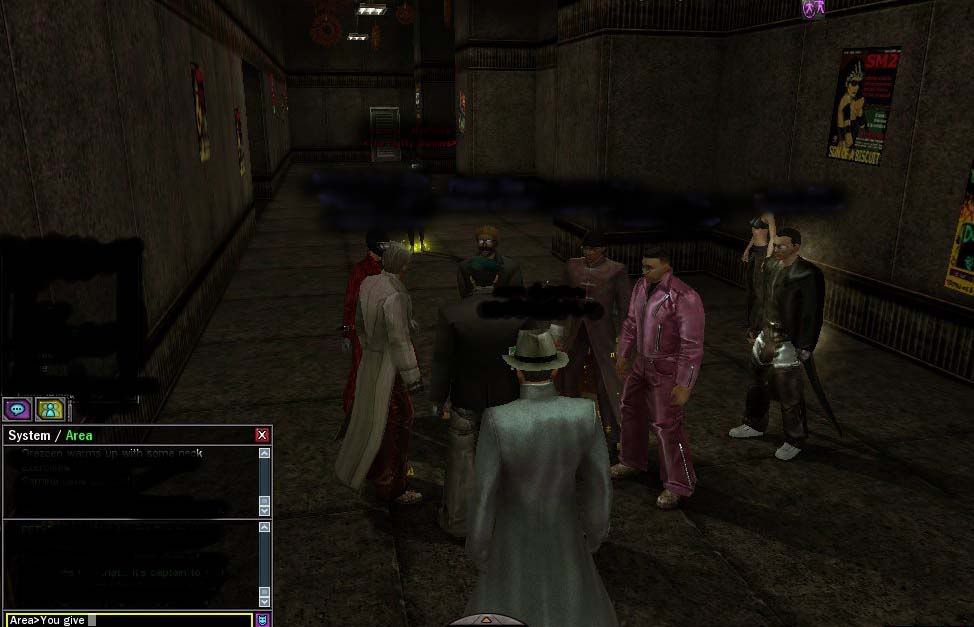Click the emote face button beside chat input
Screen dimensions: 974x627
point(263,620)
